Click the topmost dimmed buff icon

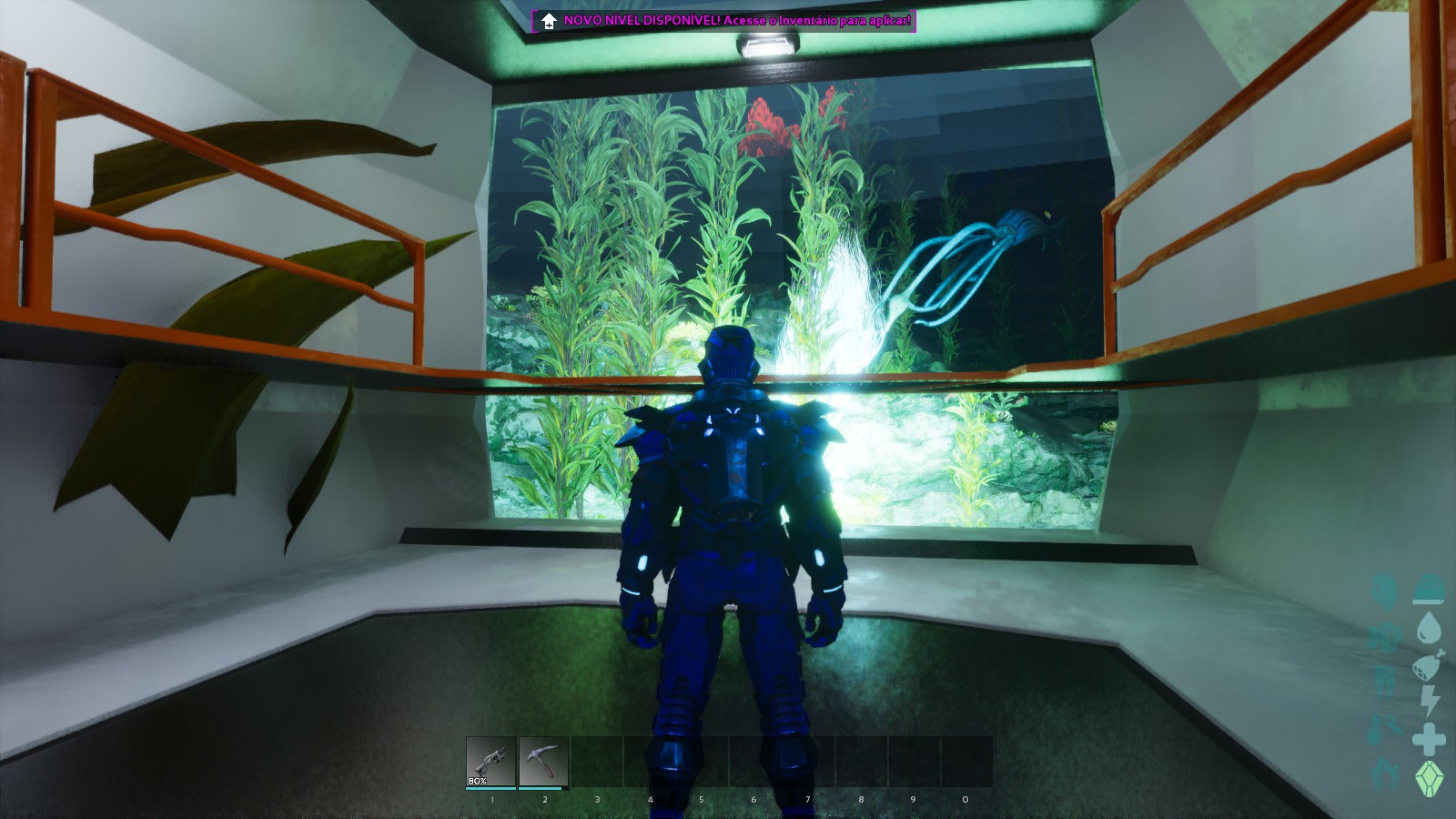pos(1385,590)
